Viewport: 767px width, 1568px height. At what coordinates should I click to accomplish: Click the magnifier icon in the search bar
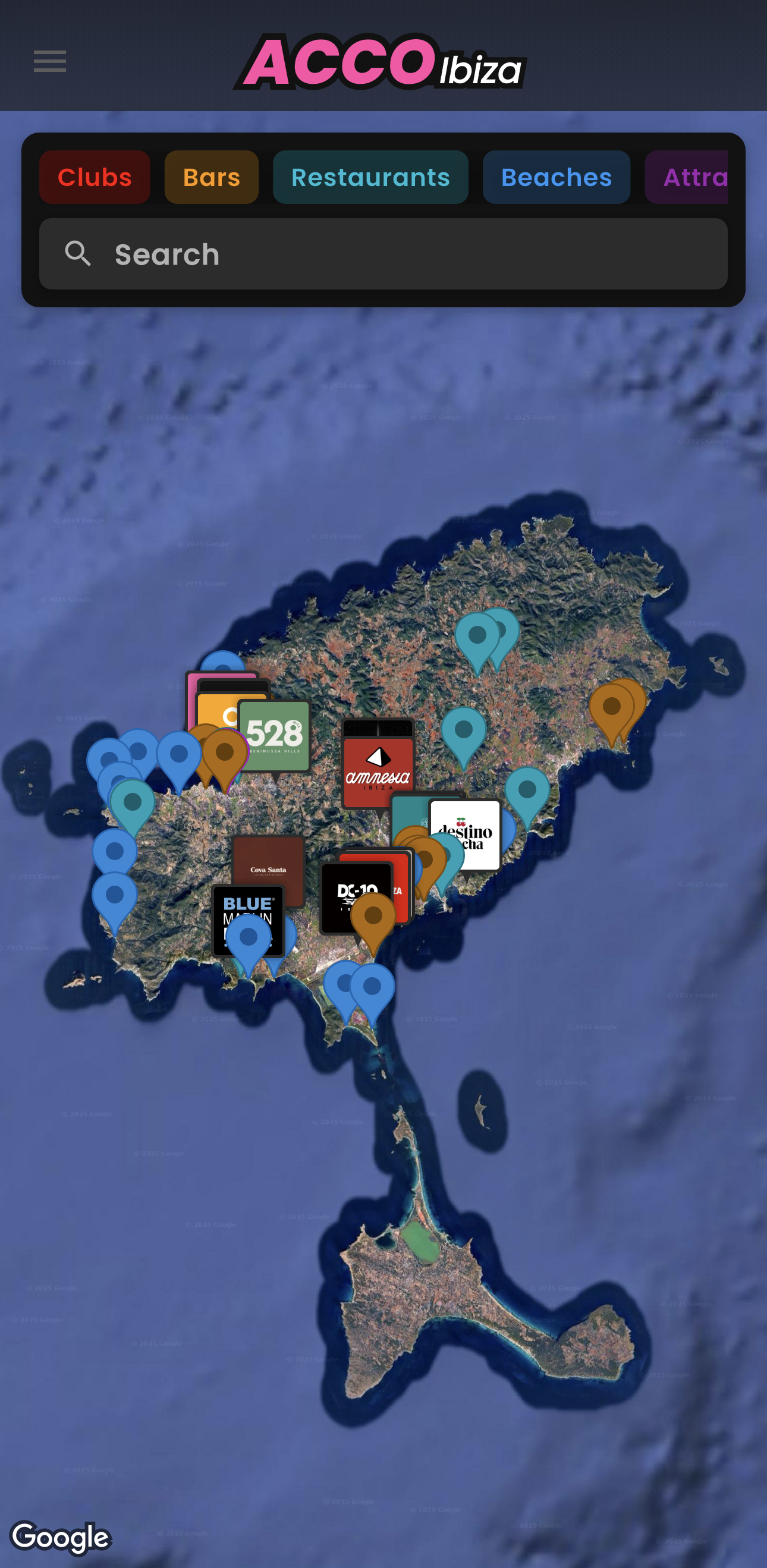(x=78, y=254)
